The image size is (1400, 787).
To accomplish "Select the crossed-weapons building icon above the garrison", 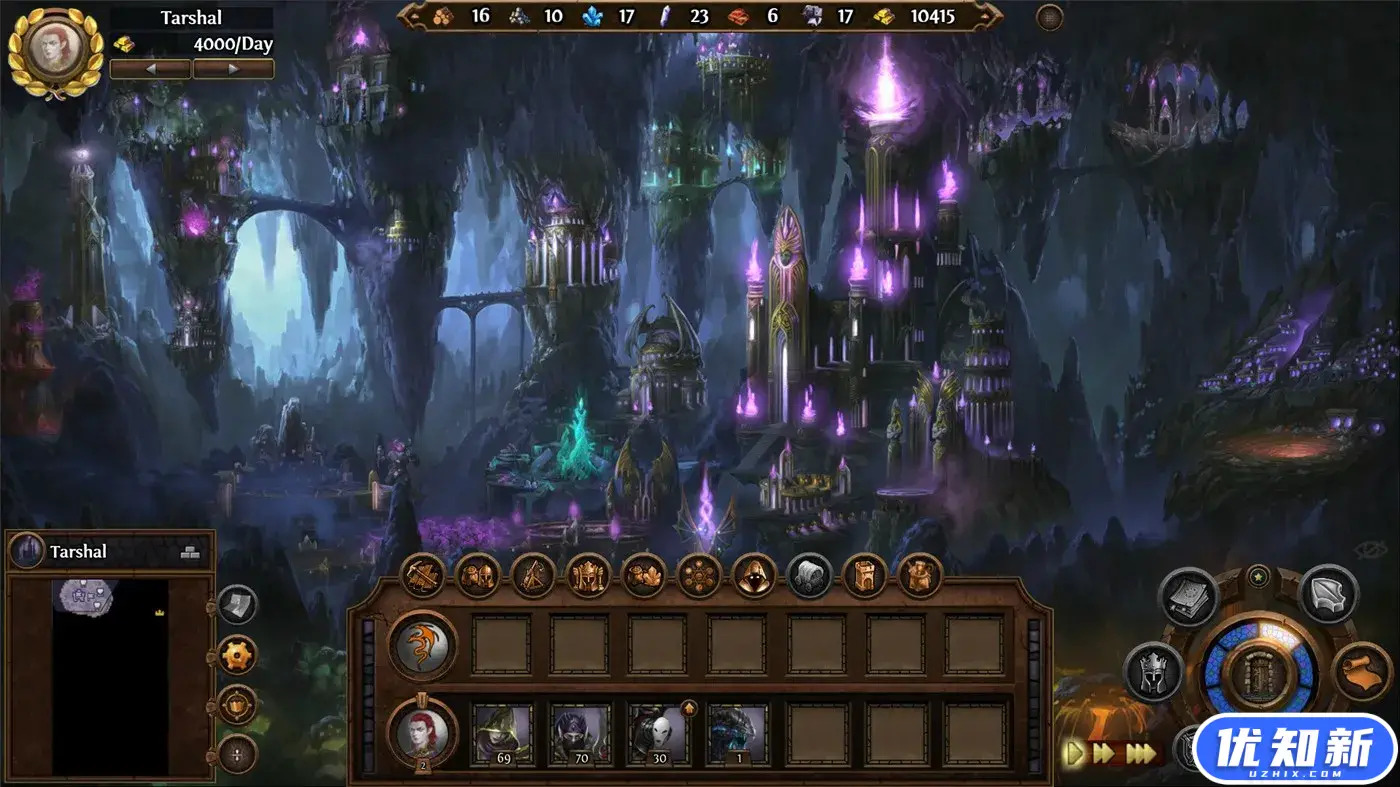I will coord(425,577).
